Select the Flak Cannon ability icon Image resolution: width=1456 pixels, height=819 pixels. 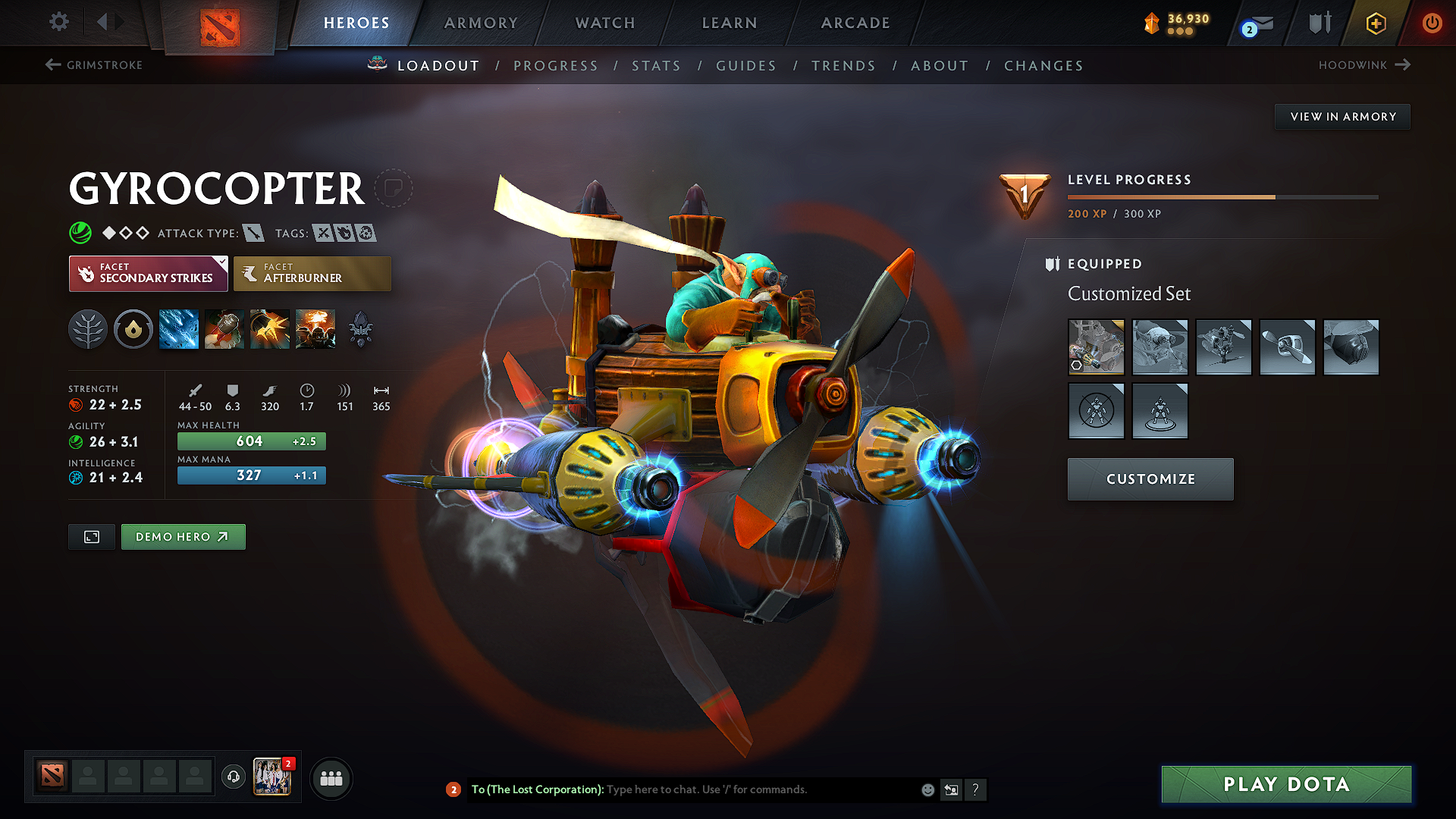(x=269, y=328)
